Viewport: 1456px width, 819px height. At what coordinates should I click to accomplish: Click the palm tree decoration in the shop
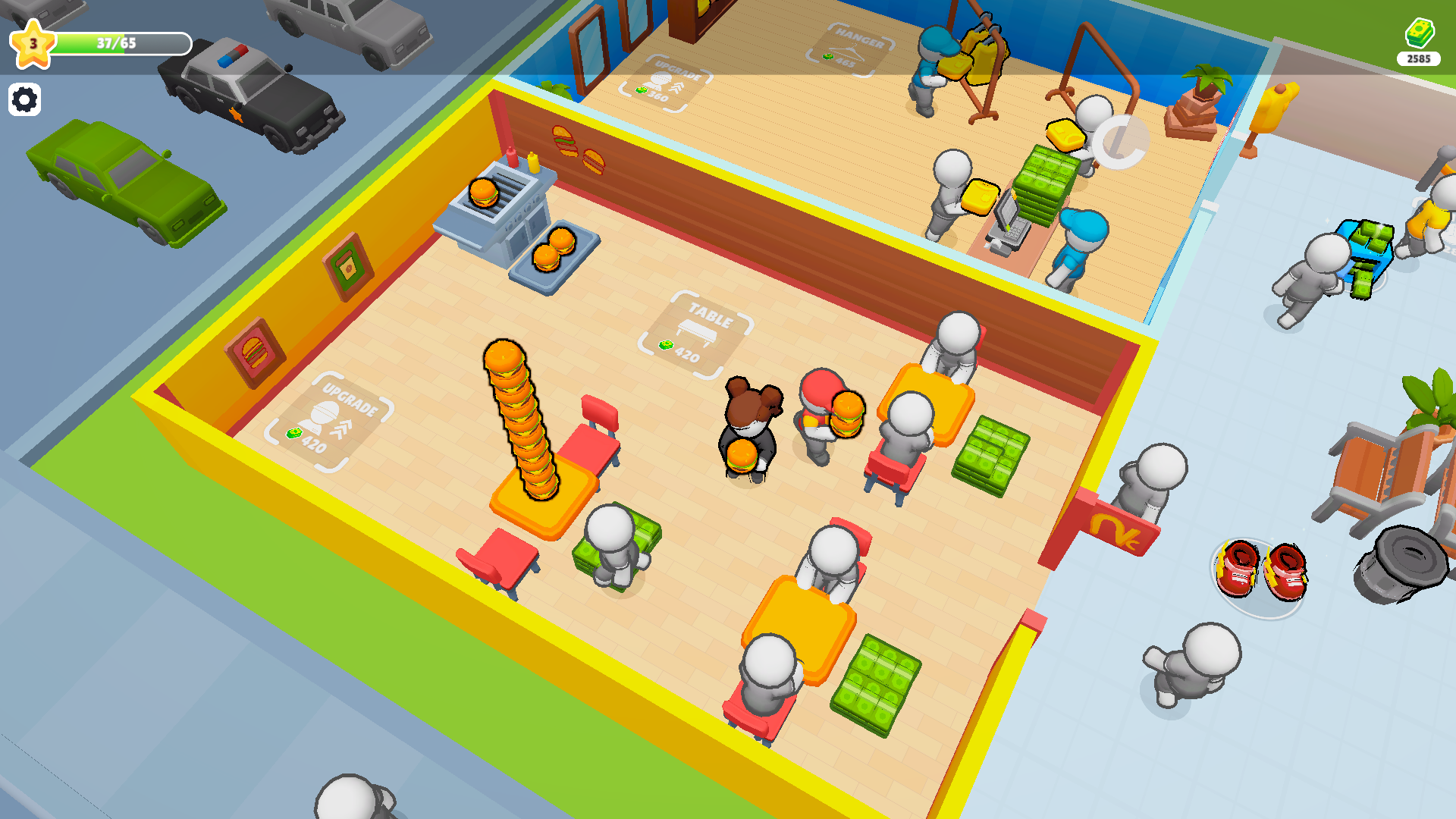[1207, 80]
